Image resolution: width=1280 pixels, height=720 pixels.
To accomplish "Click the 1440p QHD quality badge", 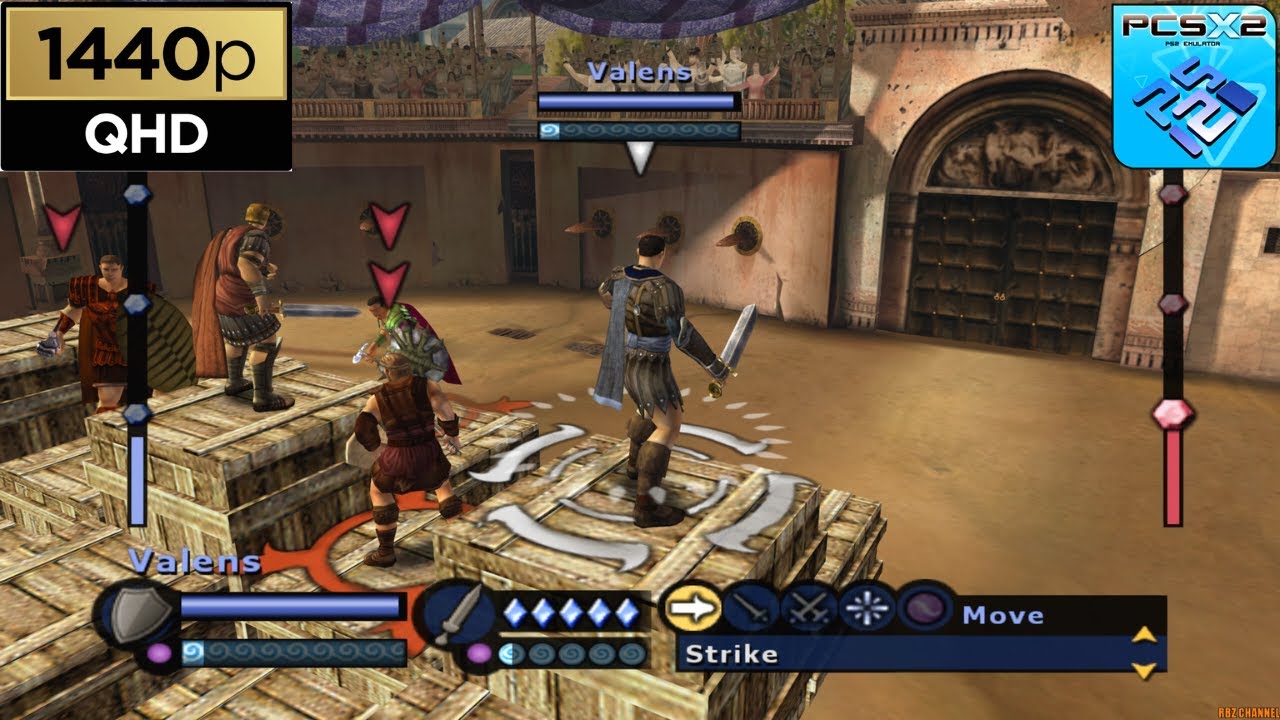I will [146, 86].
